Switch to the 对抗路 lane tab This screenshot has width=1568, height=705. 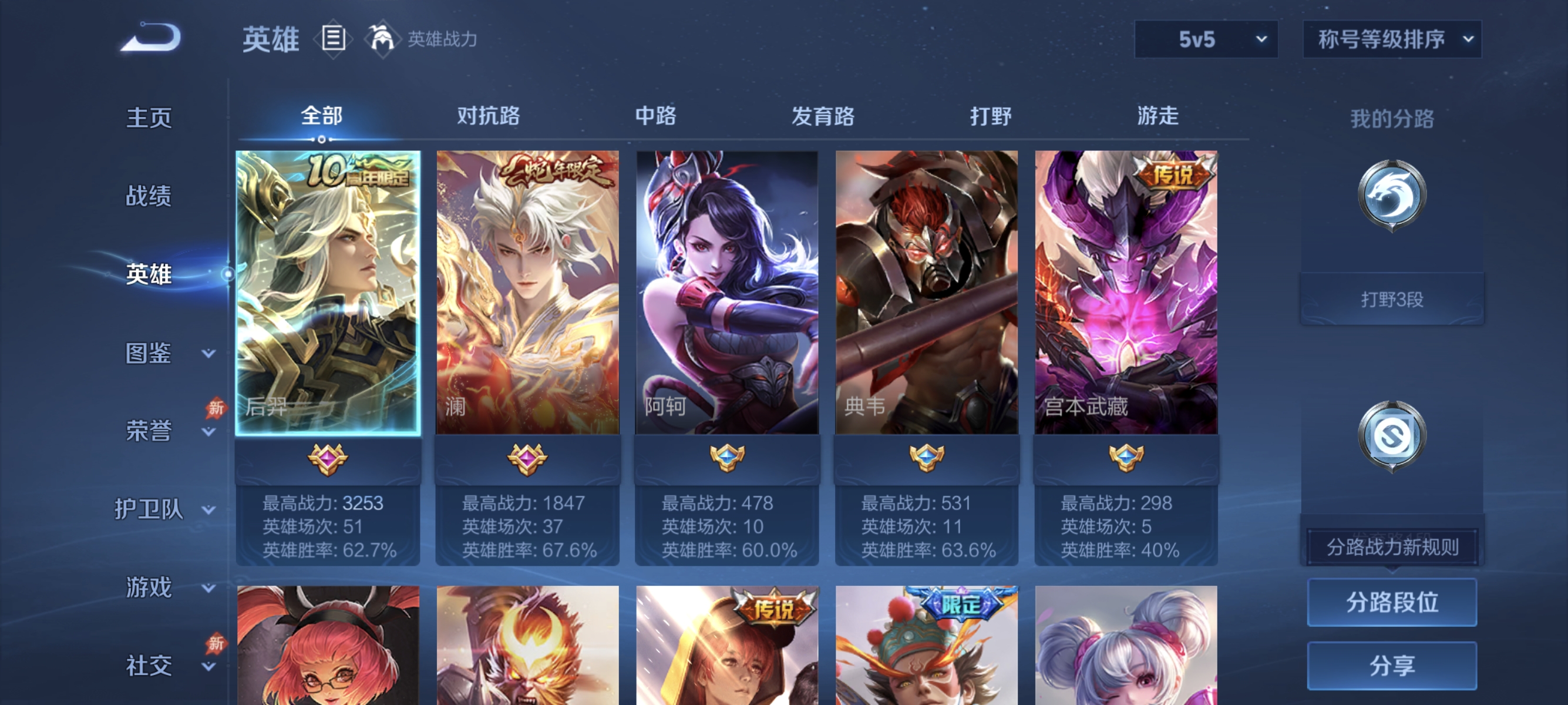[487, 116]
